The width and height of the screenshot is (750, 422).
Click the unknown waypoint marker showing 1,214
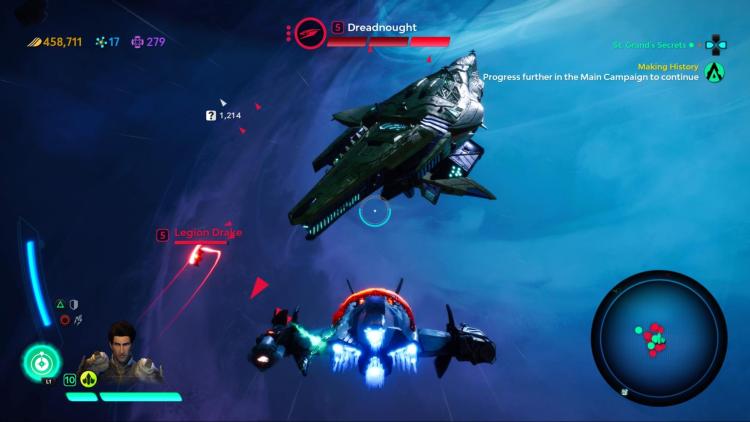click(224, 116)
